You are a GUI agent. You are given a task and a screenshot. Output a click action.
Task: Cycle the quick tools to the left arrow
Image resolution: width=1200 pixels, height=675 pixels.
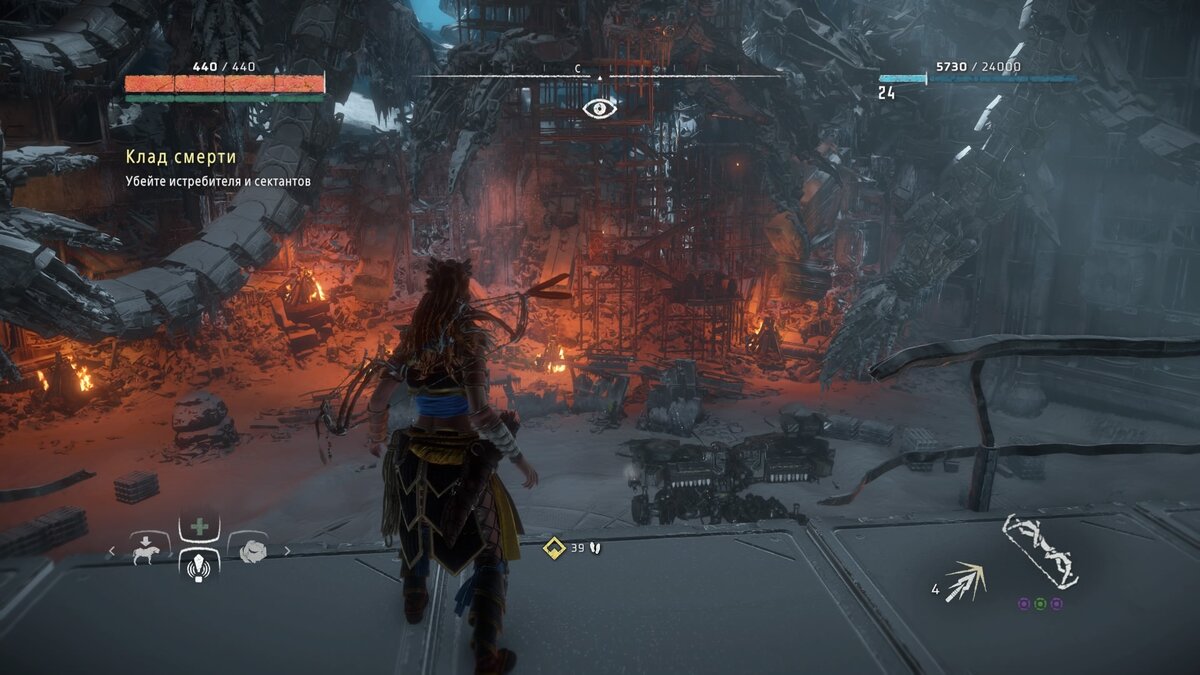pyautogui.click(x=112, y=550)
